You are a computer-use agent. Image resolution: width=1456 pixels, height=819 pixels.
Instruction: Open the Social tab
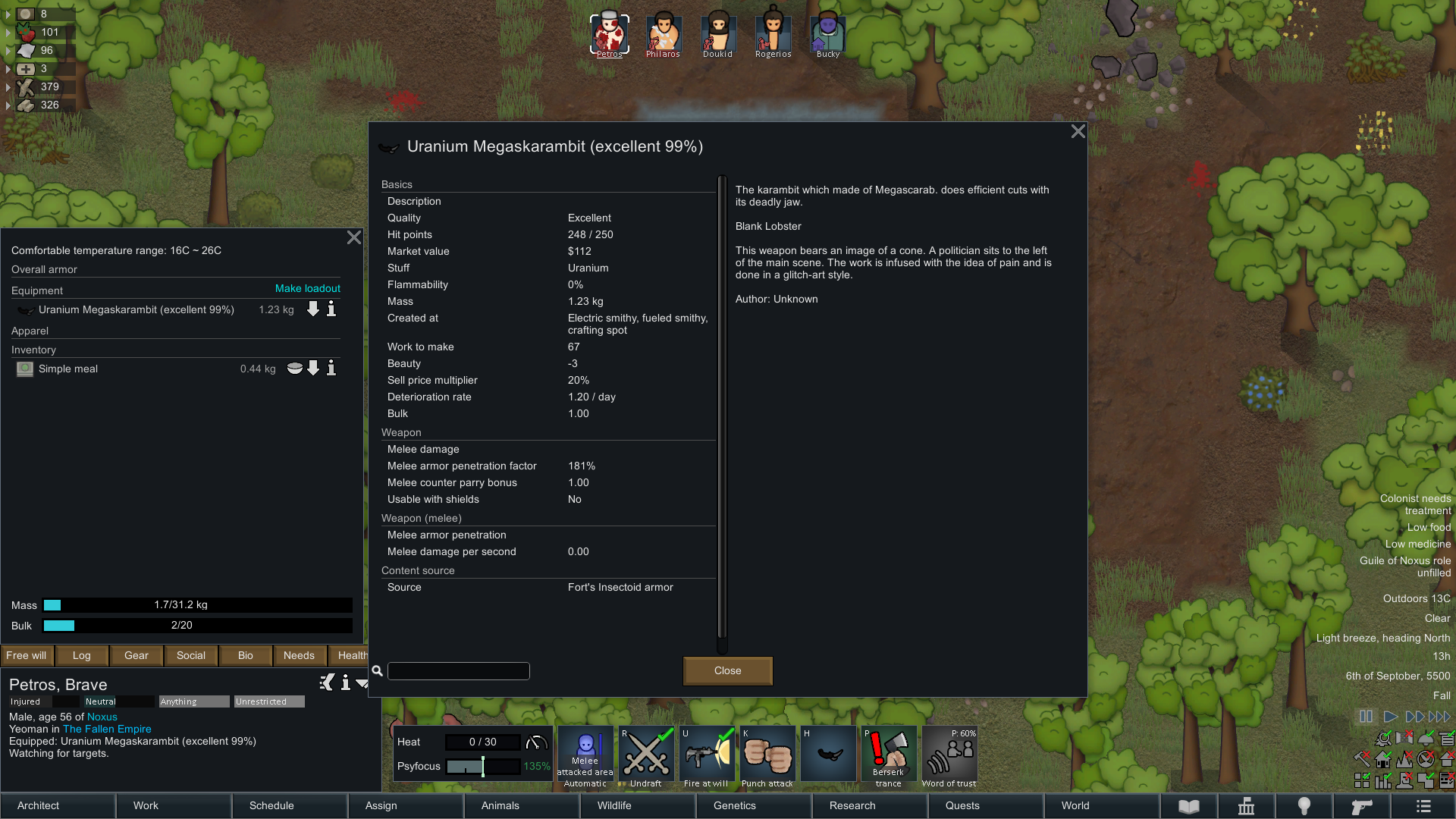pos(191,655)
